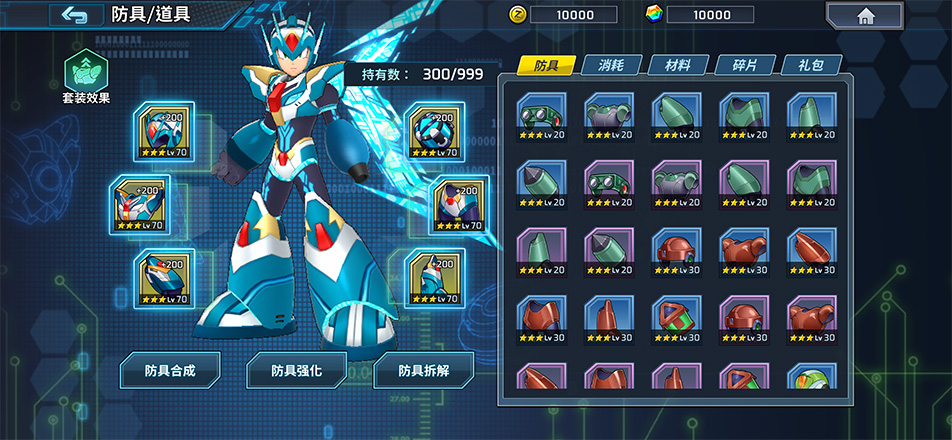952x440 pixels.
Task: Click the 防具合成 button
Action: coord(170,370)
